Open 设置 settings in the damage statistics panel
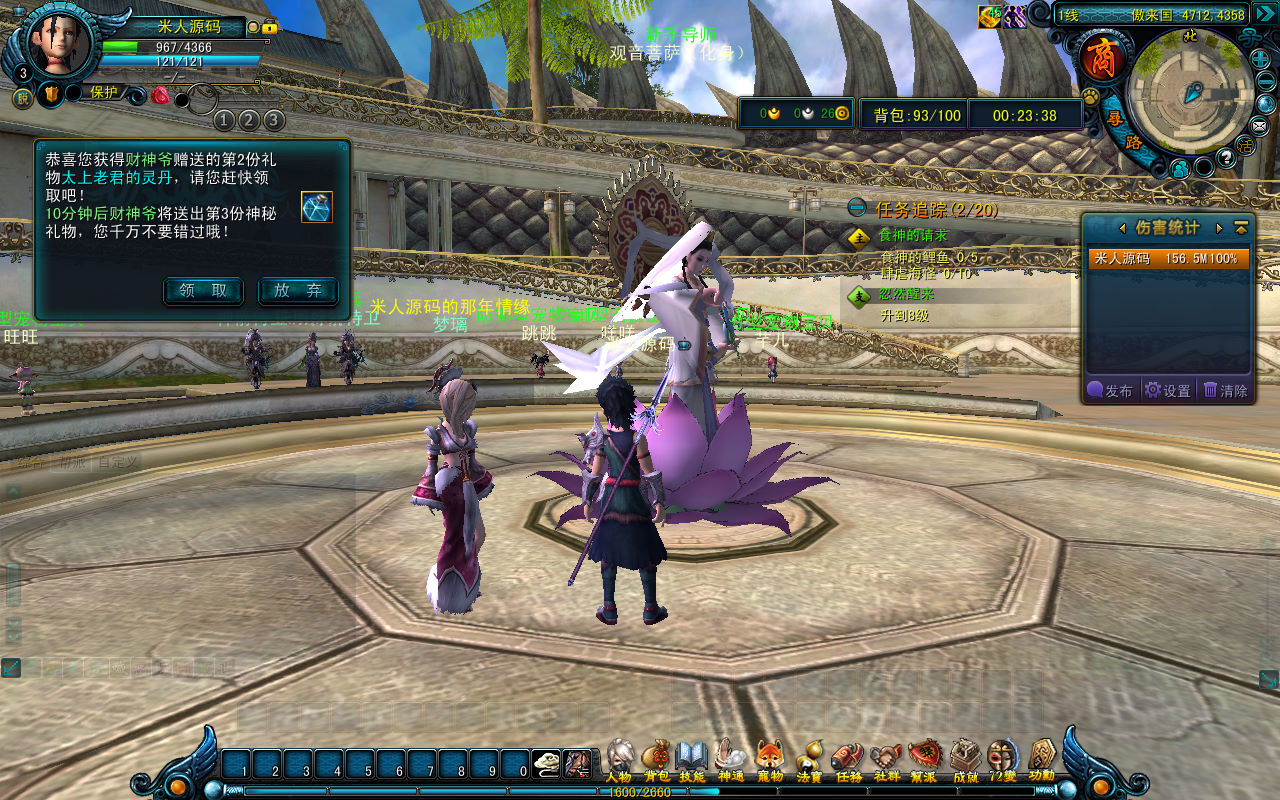The width and height of the screenshot is (1280, 800). tap(1168, 391)
